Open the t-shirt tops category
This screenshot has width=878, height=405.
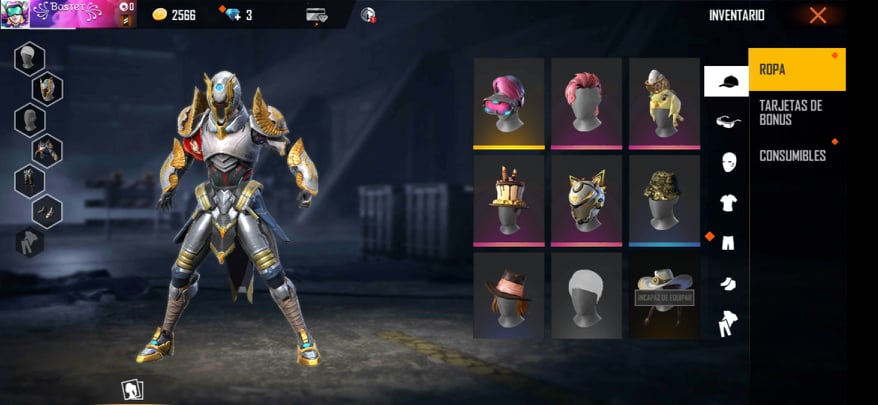(x=727, y=202)
